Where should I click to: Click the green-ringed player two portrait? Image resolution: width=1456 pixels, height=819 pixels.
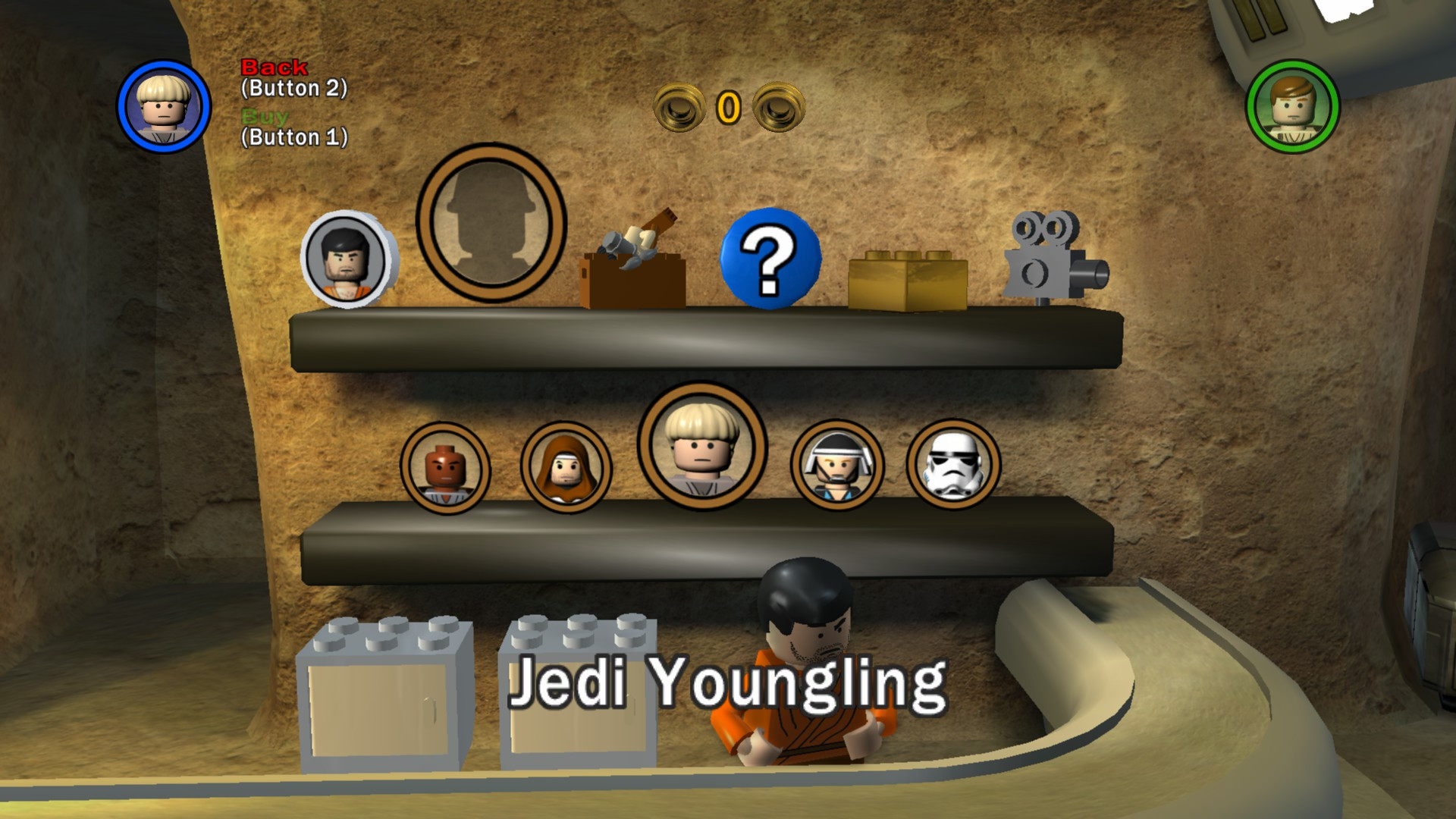click(1293, 106)
